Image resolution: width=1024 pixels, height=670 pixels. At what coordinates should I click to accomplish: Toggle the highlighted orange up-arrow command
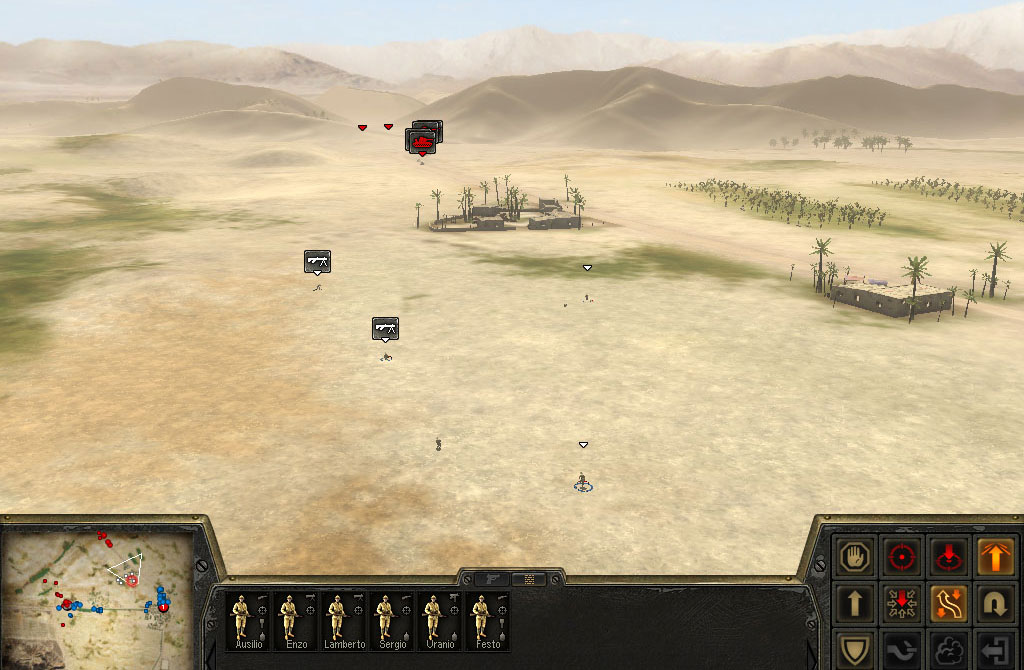(993, 555)
